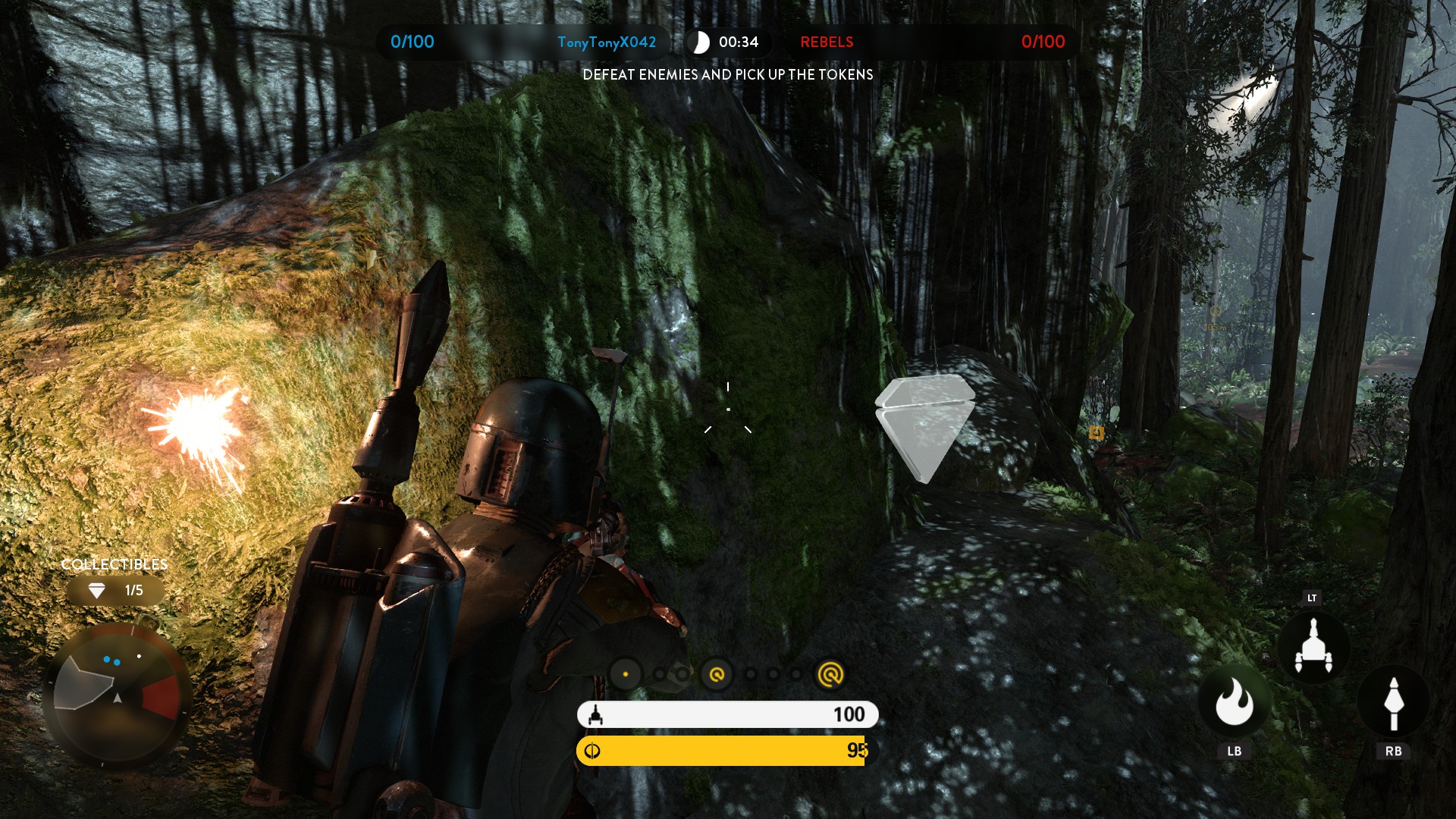The image size is (1456, 819).
Task: Select the jetpack ability icon
Action: click(x=1313, y=647)
